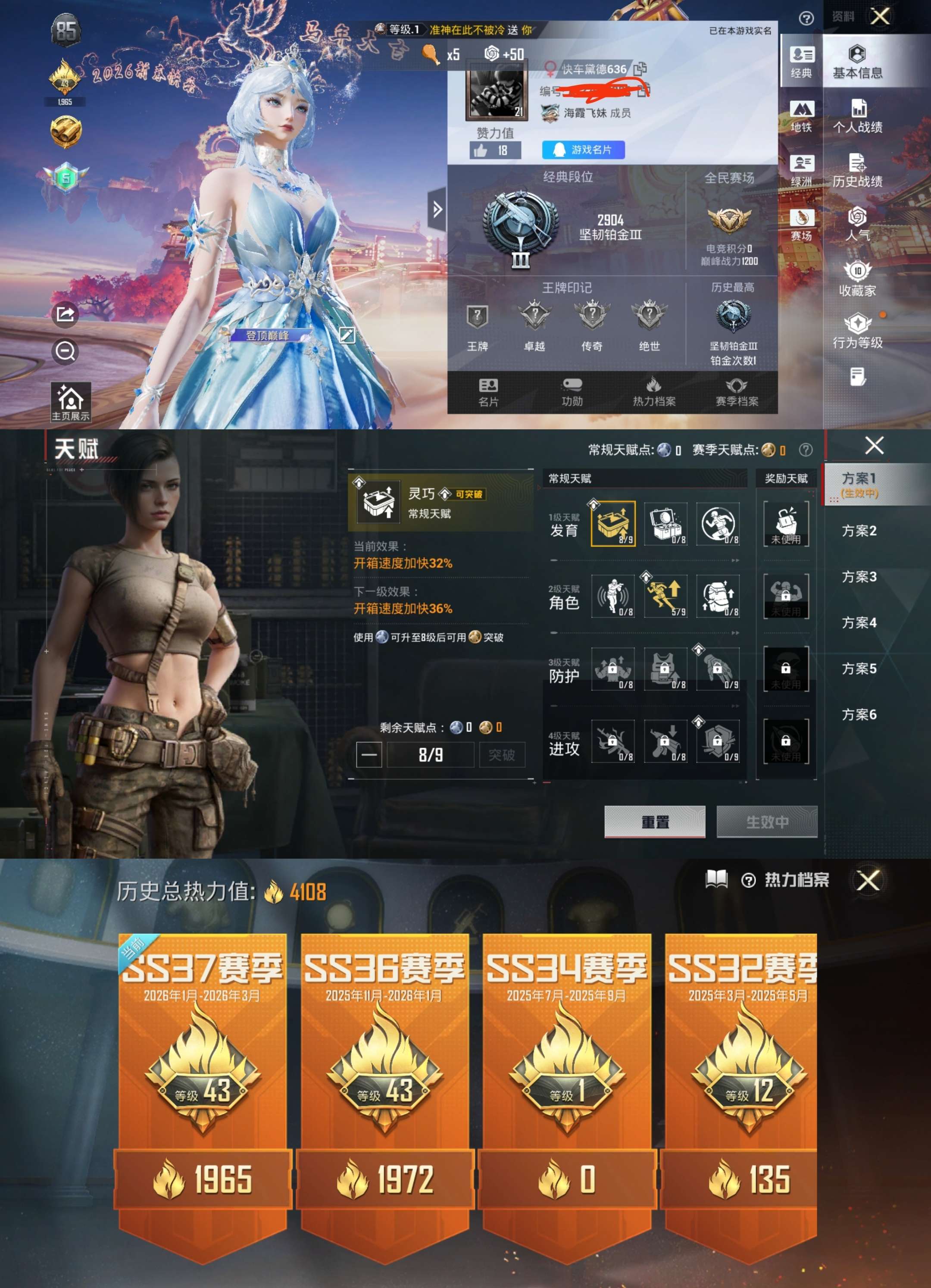Click the 重置 reset talents button
This screenshot has height=1288, width=931.
tap(655, 821)
